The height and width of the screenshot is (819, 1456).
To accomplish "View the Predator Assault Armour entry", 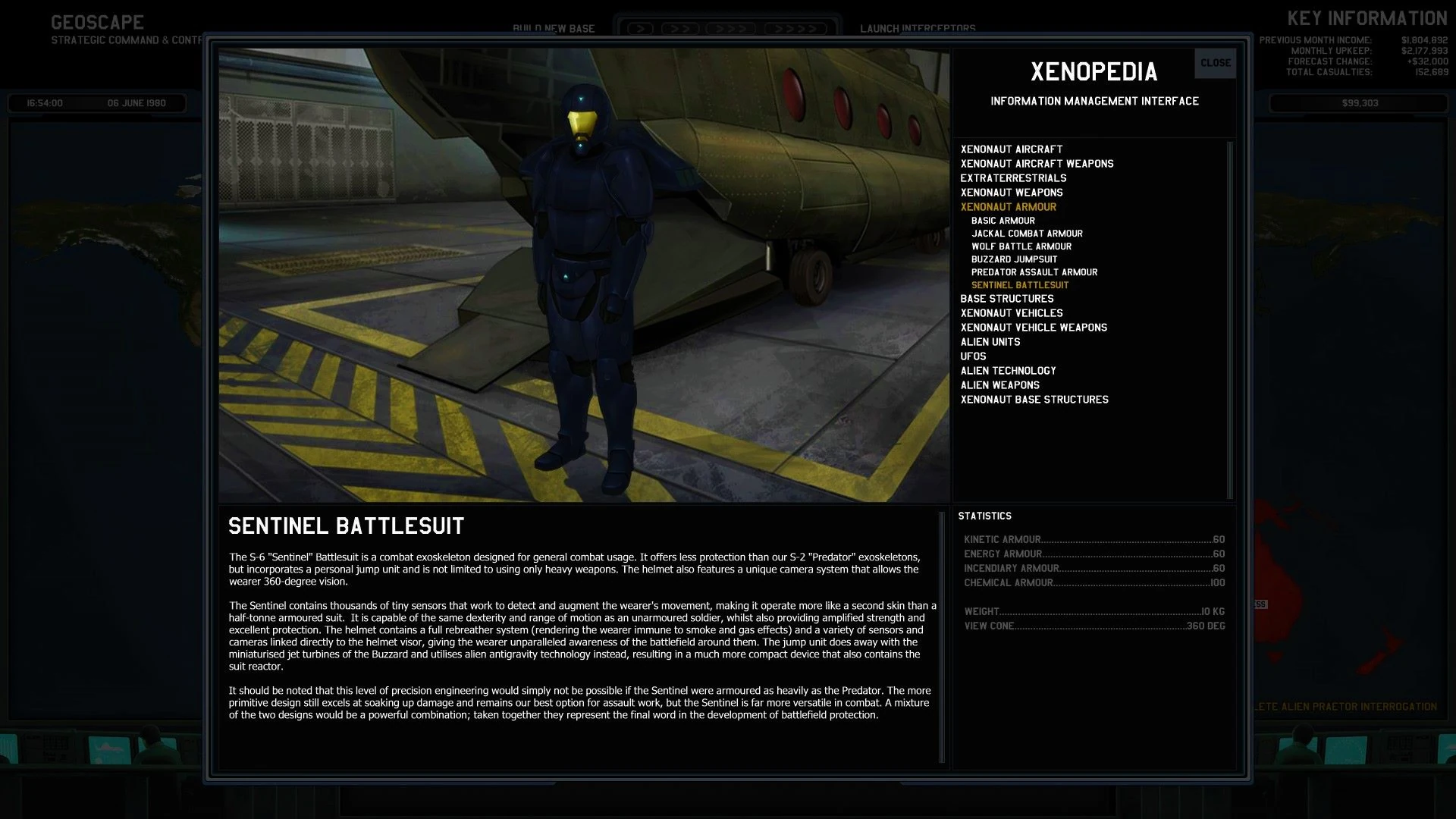I will (1034, 271).
